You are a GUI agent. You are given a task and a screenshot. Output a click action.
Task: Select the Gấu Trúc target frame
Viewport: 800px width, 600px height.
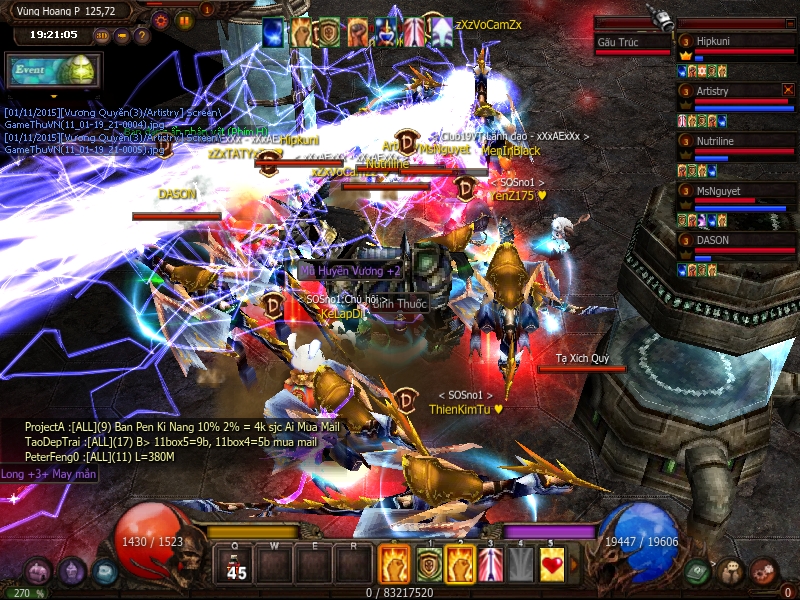click(x=632, y=43)
